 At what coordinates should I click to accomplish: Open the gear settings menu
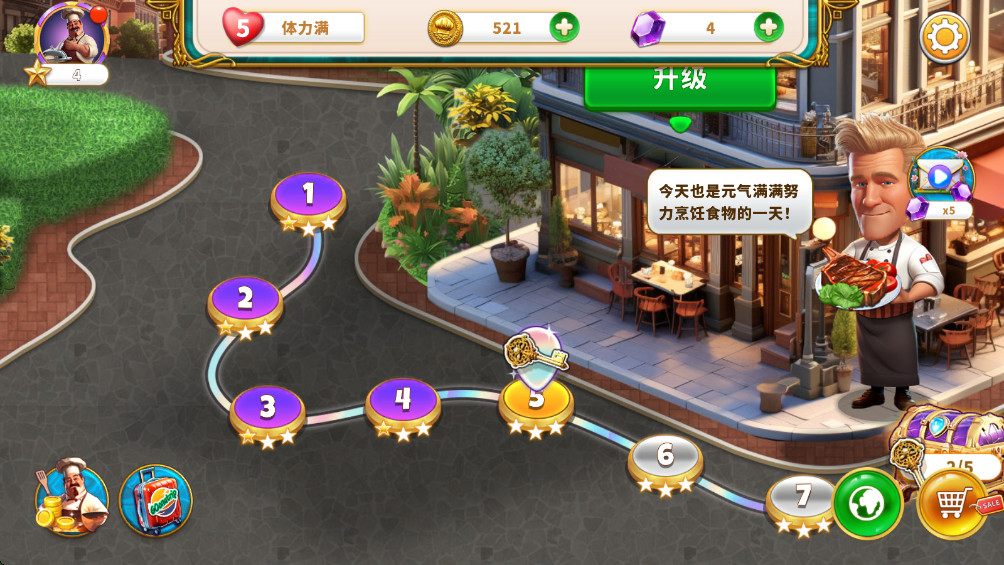pos(944,38)
